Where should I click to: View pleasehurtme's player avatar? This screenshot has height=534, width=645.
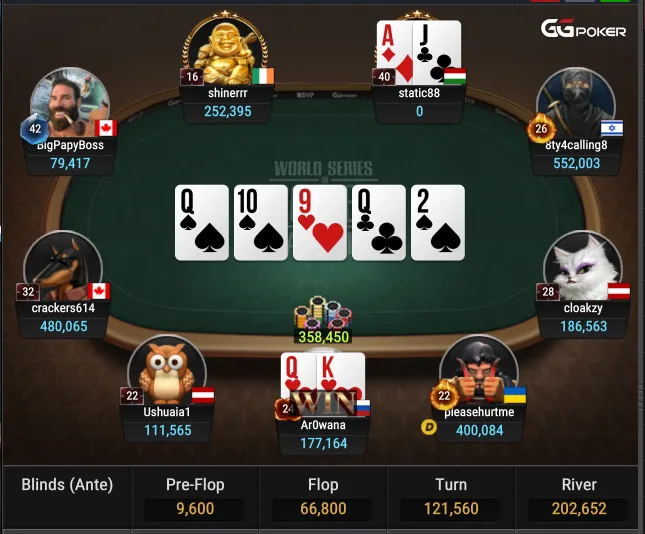point(478,370)
